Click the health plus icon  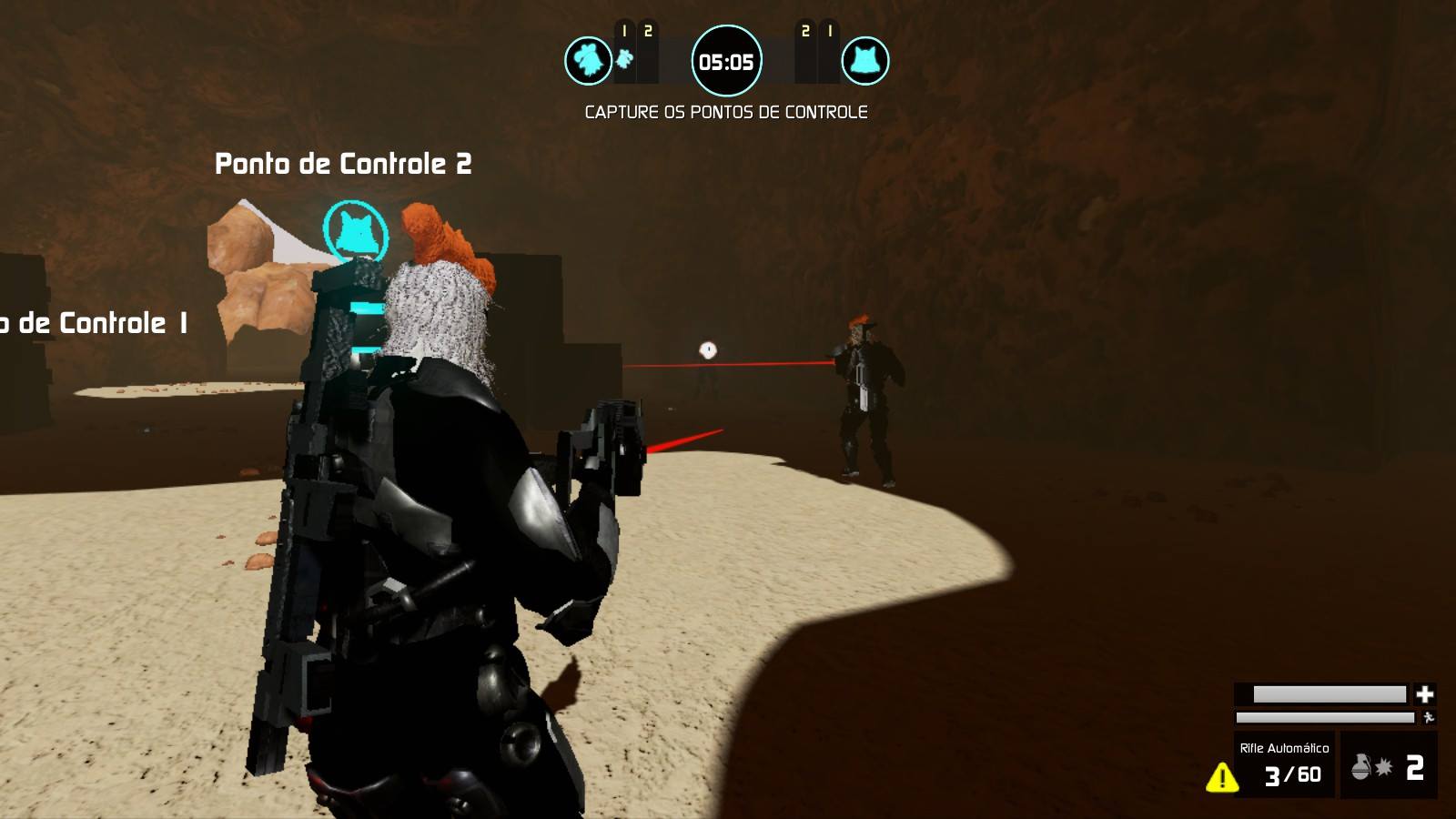coord(1425,693)
